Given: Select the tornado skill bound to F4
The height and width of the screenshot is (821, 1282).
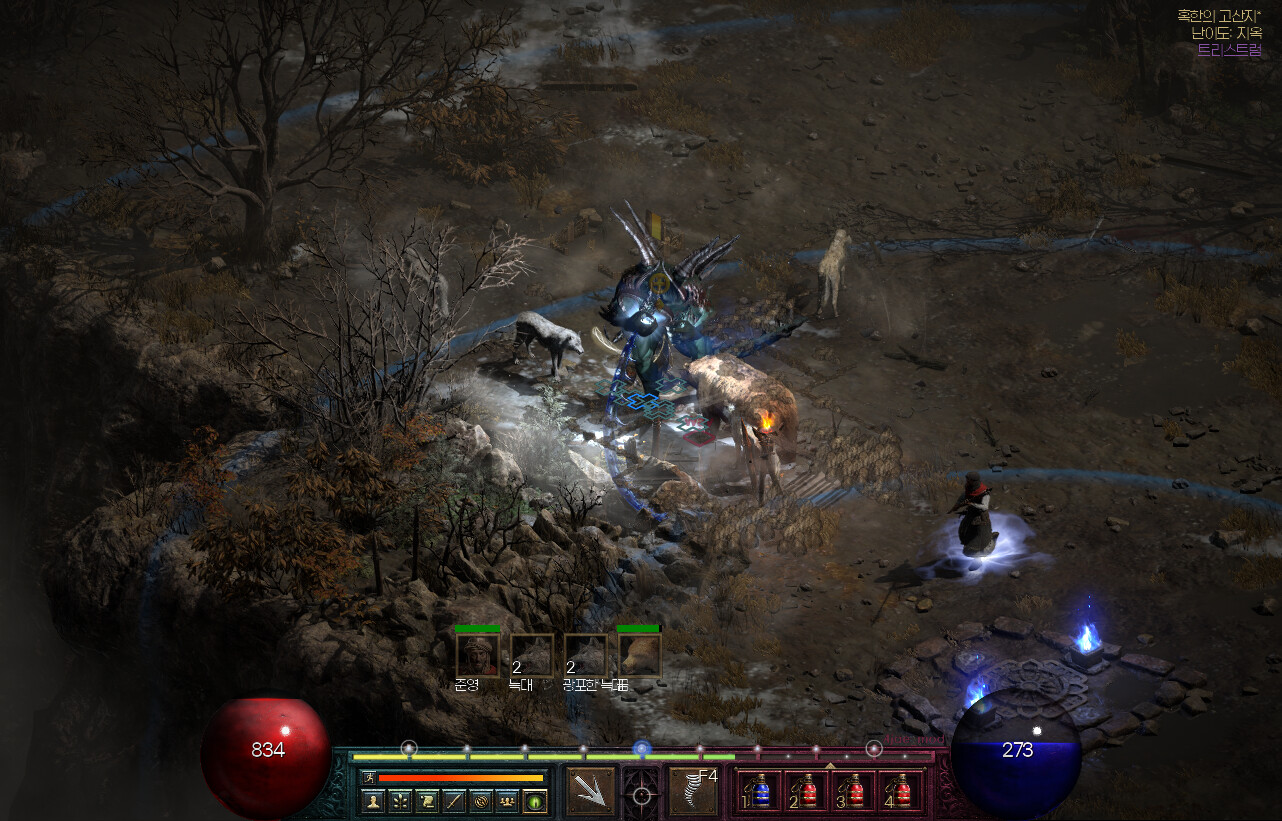Looking at the screenshot, I should (x=694, y=791).
